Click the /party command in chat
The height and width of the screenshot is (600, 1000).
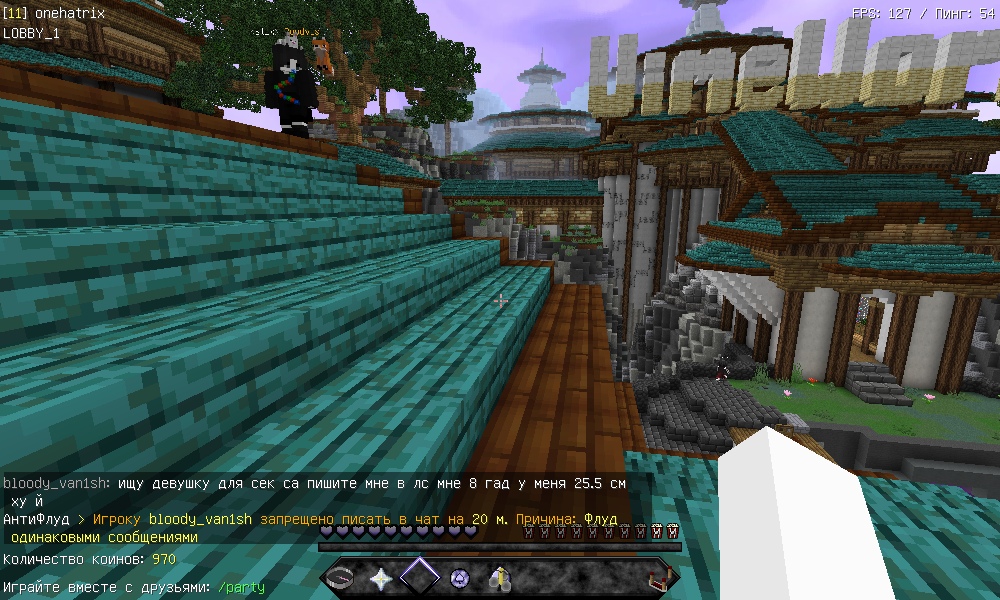pos(241,587)
